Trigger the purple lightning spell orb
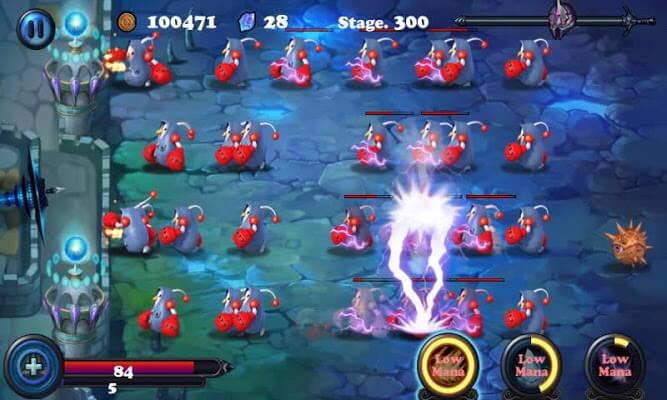Screen dimensions: 667x400 coord(613,365)
